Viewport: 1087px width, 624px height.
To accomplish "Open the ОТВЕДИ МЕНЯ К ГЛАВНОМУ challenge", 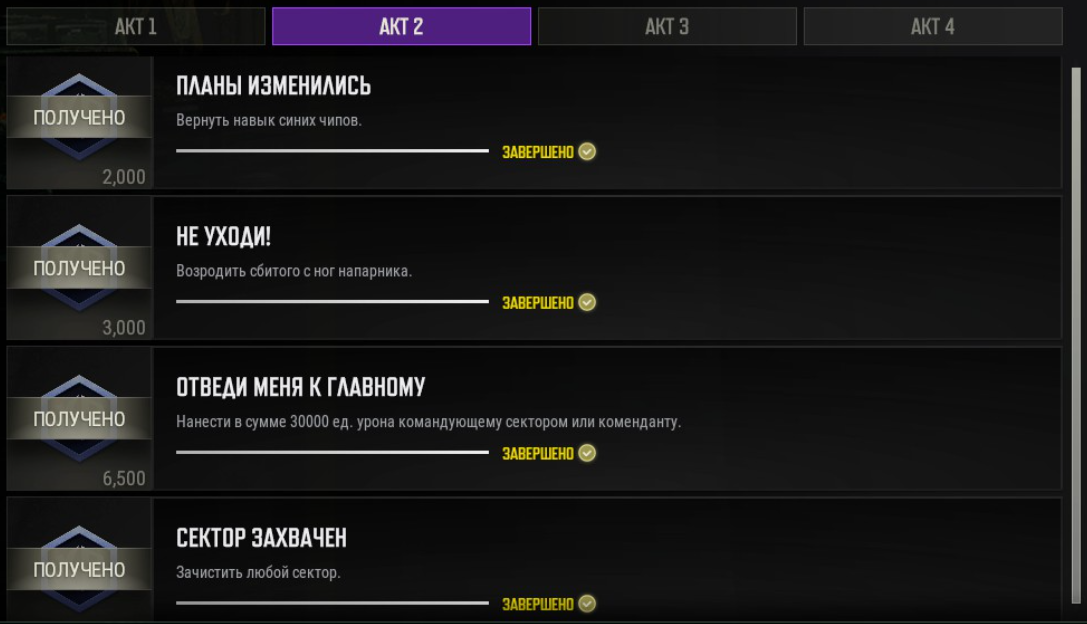I will (x=606, y=418).
